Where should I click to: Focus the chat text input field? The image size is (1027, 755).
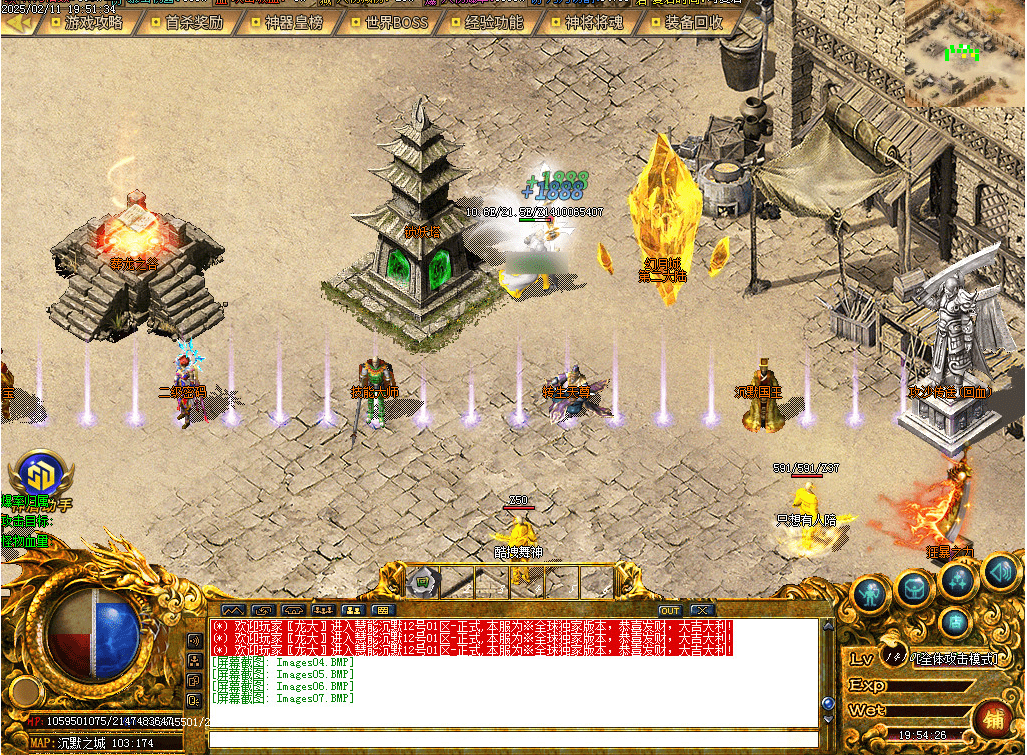tap(510, 740)
